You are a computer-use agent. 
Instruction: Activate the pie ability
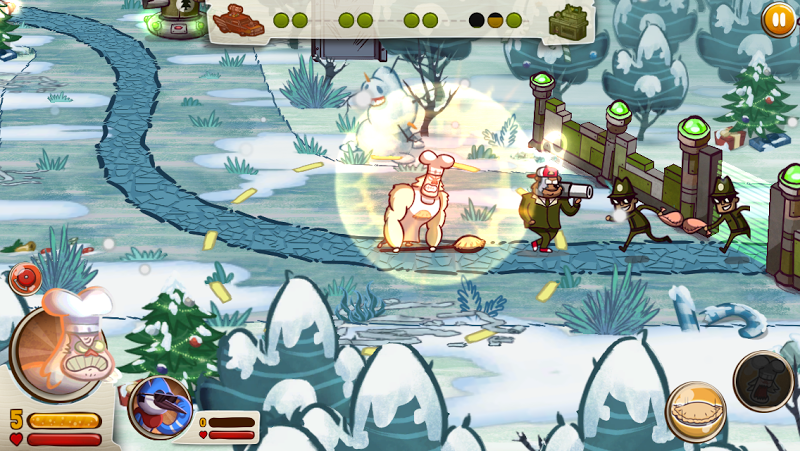coord(696,411)
